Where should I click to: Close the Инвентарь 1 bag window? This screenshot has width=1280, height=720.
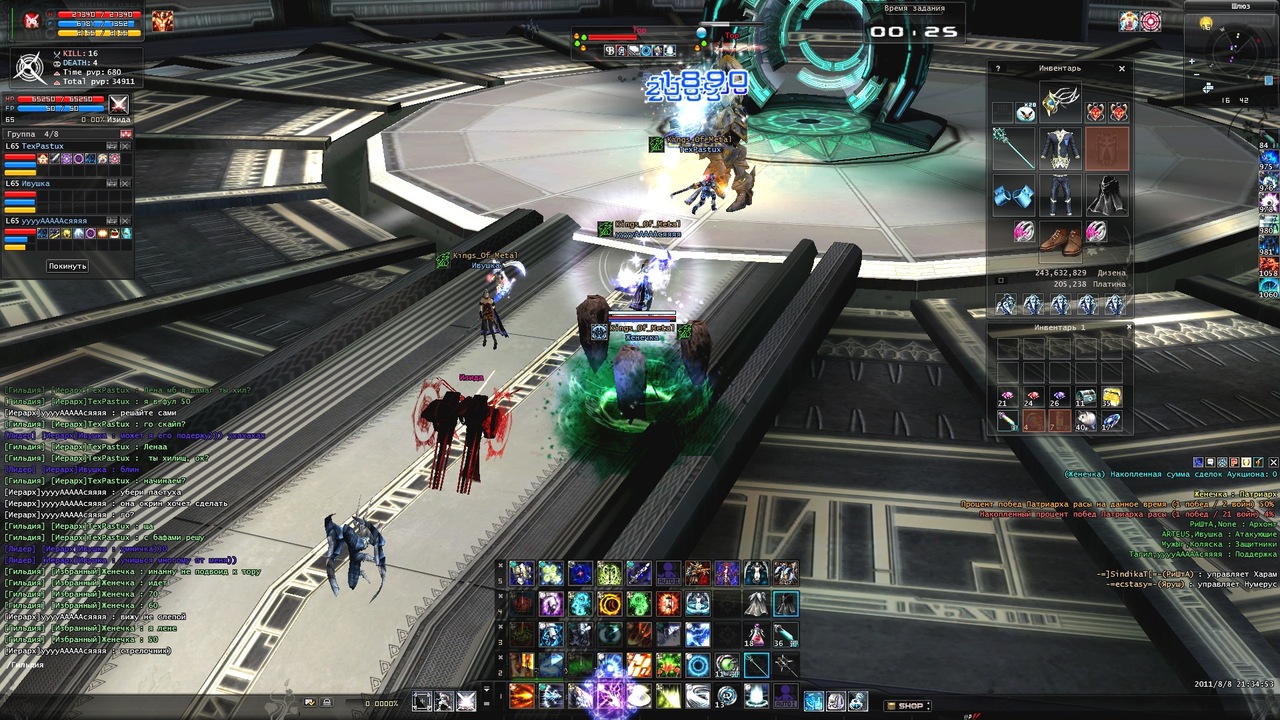pos(1129,327)
